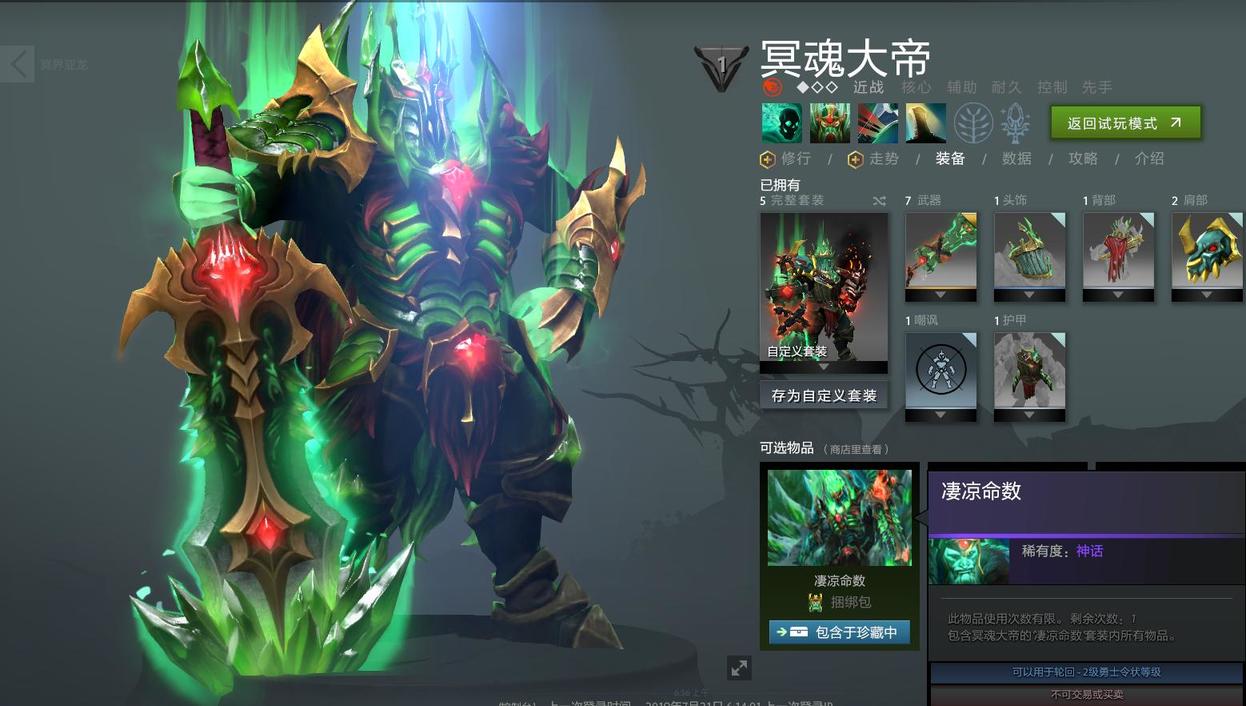Expand the hero model to fullscreen

(x=739, y=667)
